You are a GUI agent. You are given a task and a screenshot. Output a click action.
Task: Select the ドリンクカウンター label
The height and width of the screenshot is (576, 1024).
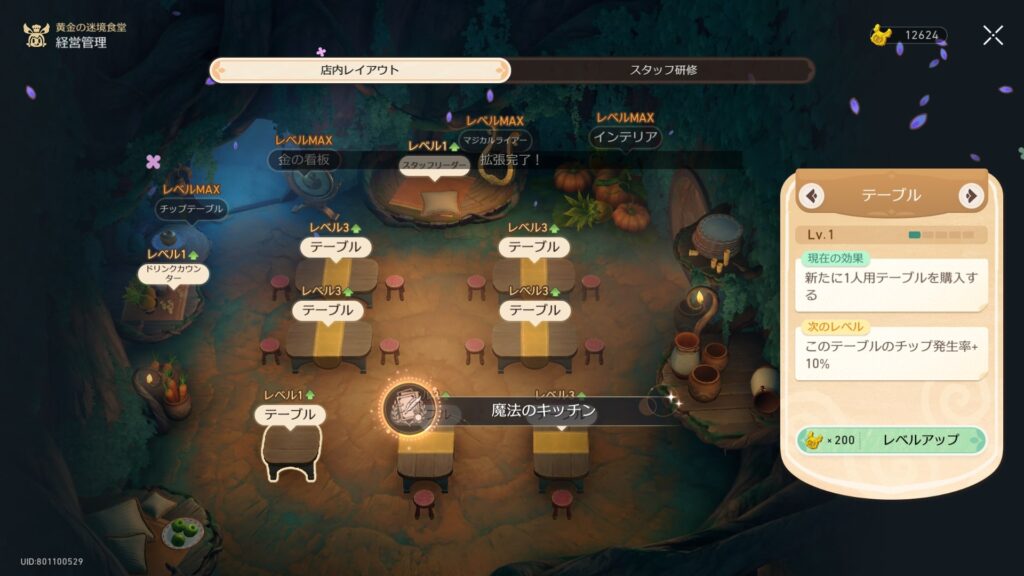173,274
